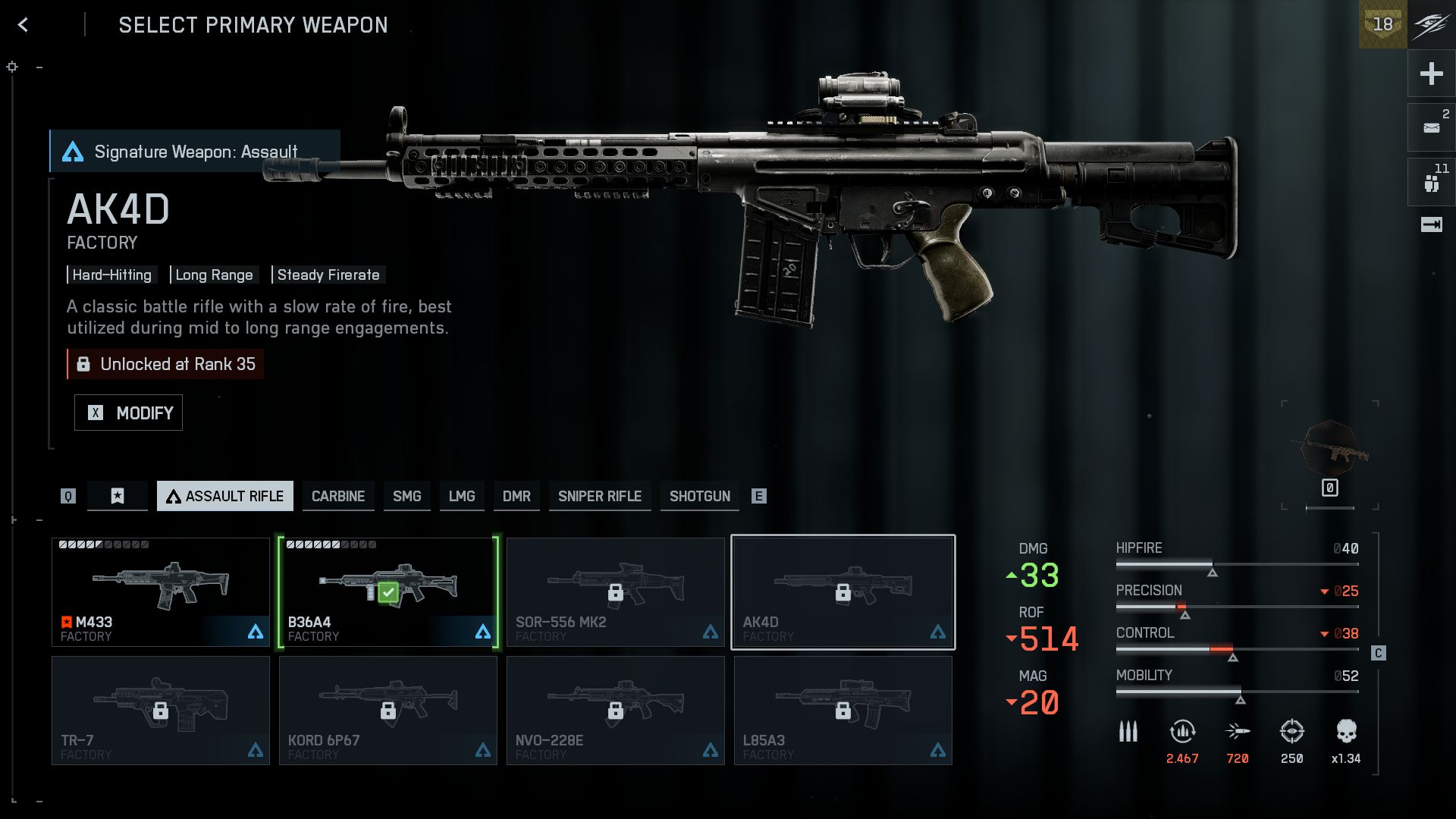Select the M433 weapon tile
The width and height of the screenshot is (1456, 819).
pyautogui.click(x=161, y=592)
